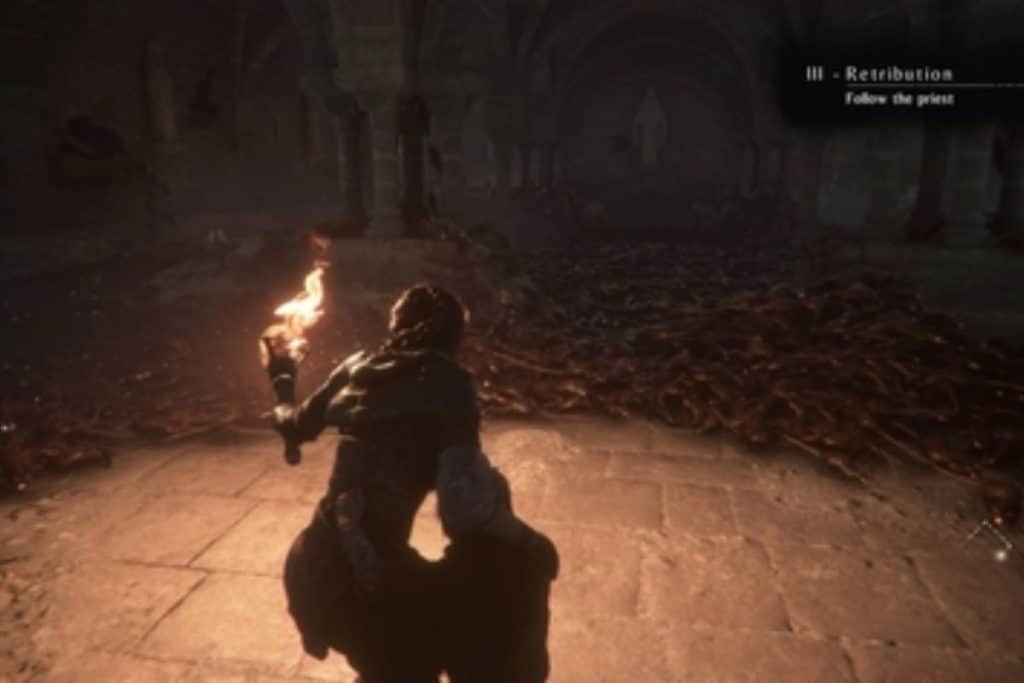Image resolution: width=1024 pixels, height=683 pixels.
Task: Open the "Follow the priest" objective tracker
Action: [898, 99]
